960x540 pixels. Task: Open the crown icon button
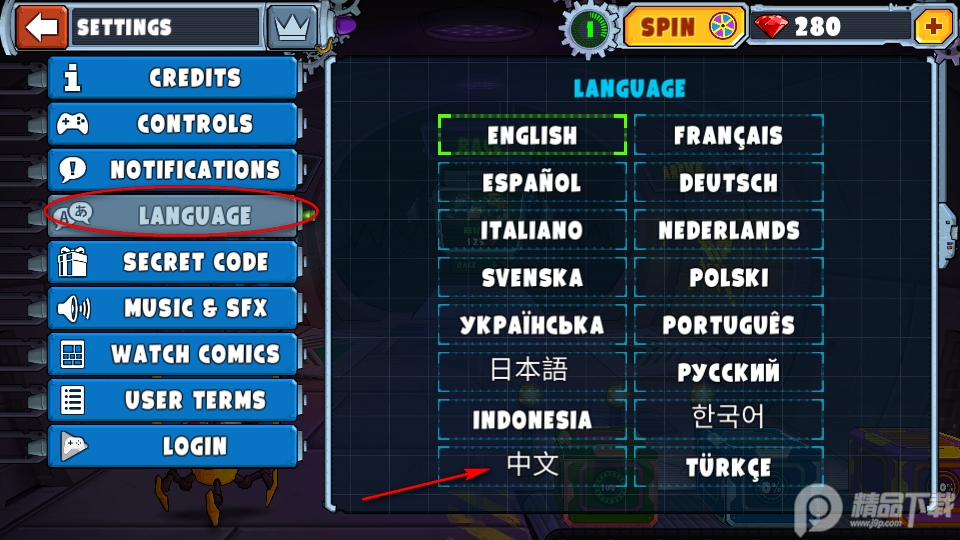(x=292, y=27)
